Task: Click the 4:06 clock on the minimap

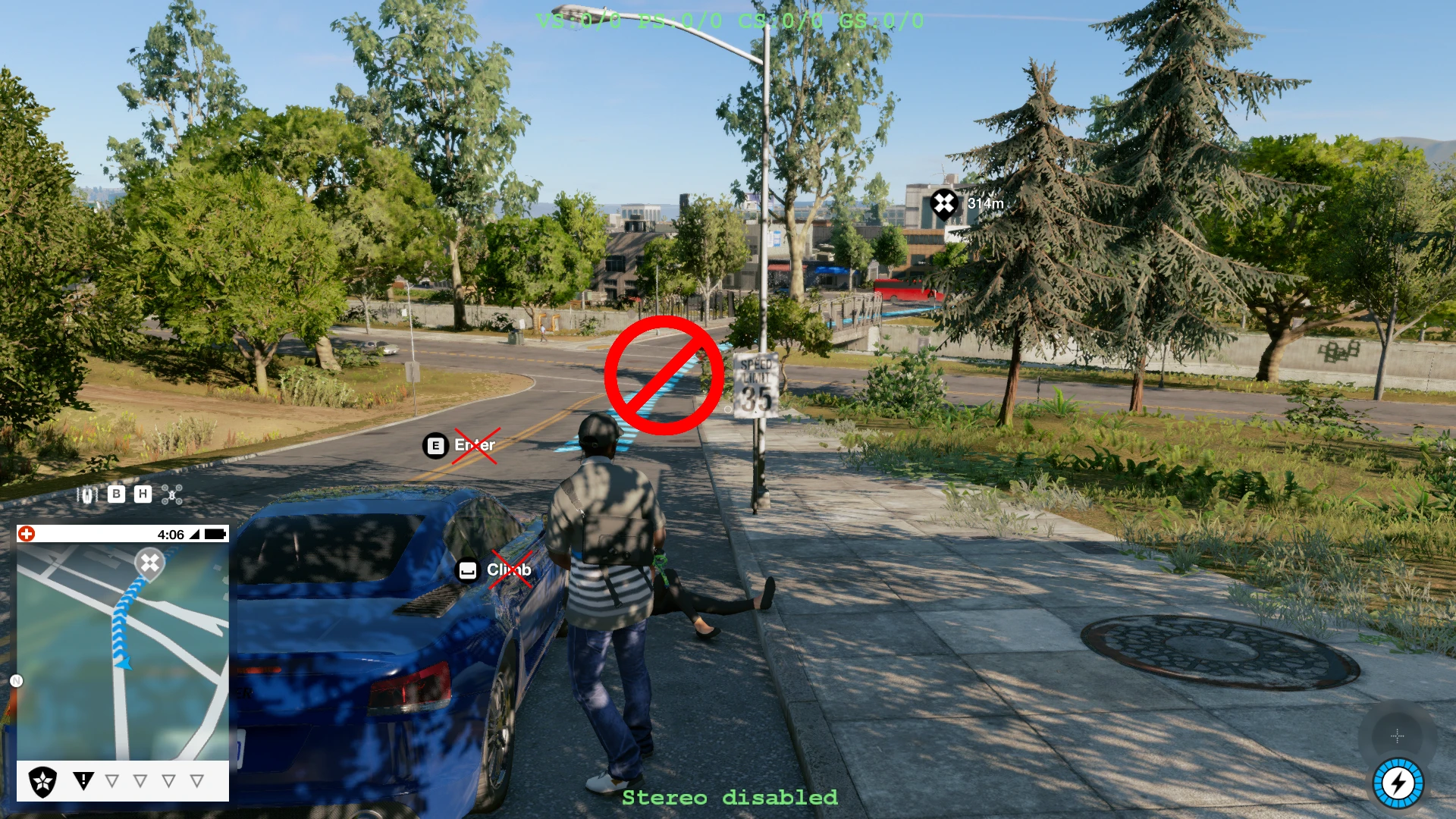Action: 170,533
